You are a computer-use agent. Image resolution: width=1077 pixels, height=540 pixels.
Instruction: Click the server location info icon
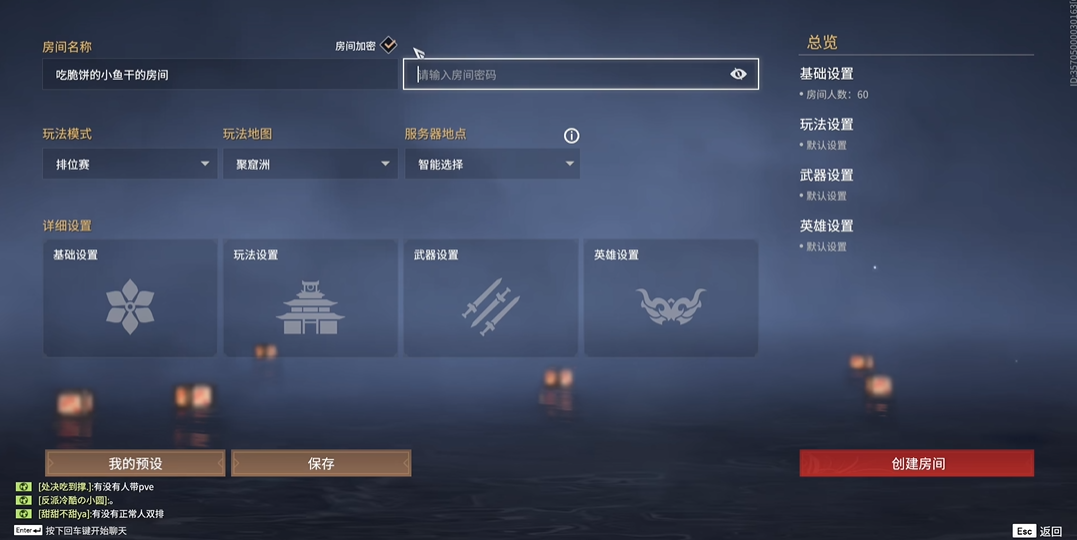[x=572, y=136]
